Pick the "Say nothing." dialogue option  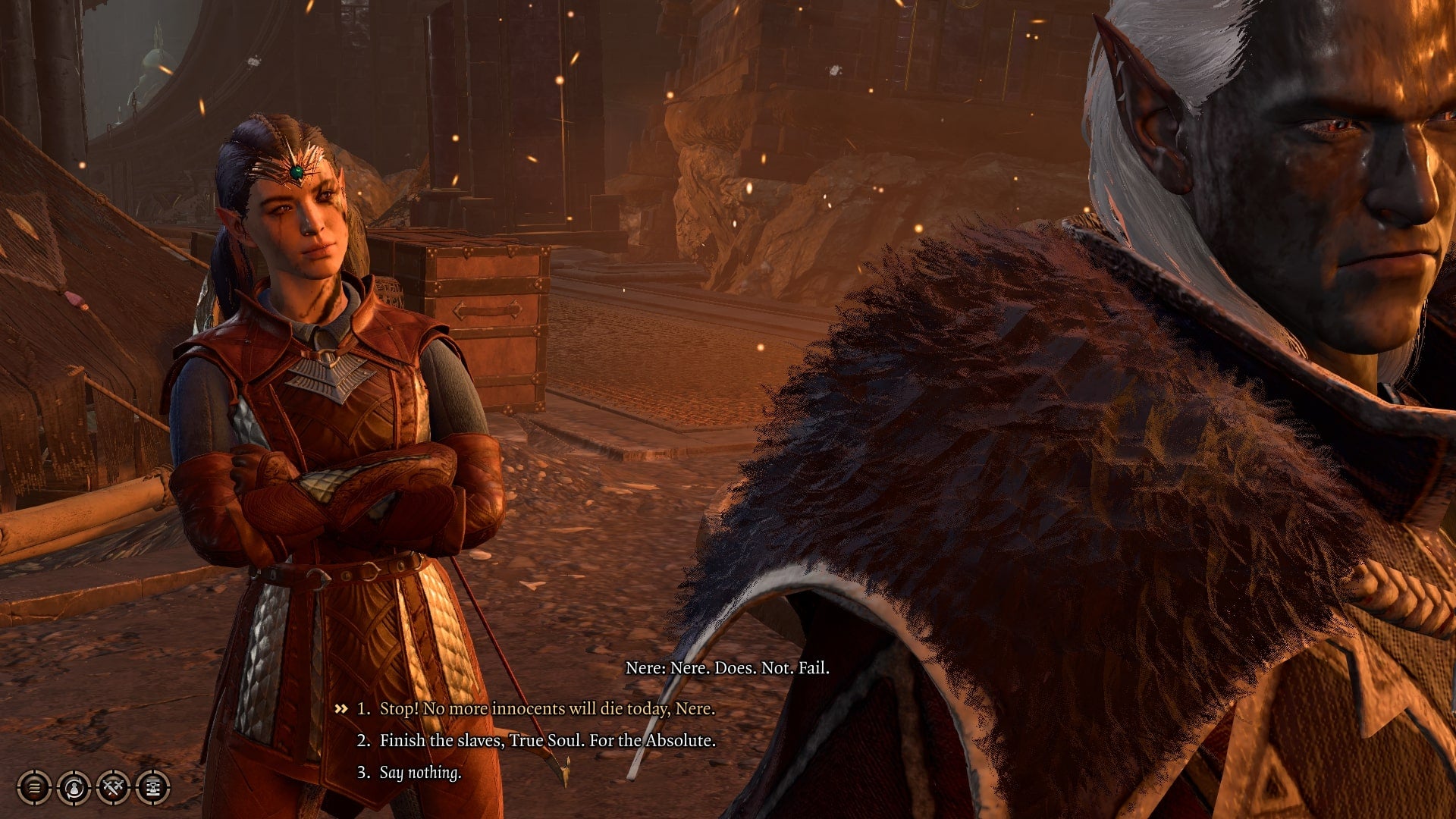coord(420,772)
